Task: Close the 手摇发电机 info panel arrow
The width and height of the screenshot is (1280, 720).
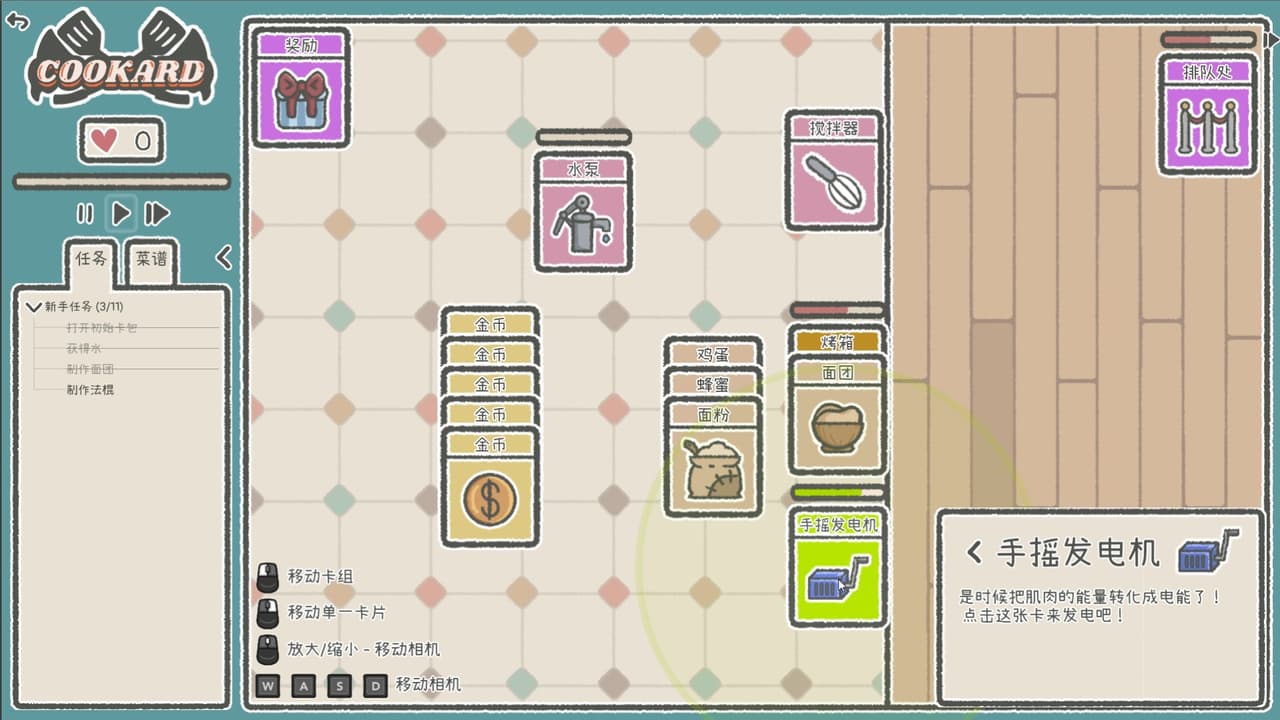Action: (x=974, y=552)
